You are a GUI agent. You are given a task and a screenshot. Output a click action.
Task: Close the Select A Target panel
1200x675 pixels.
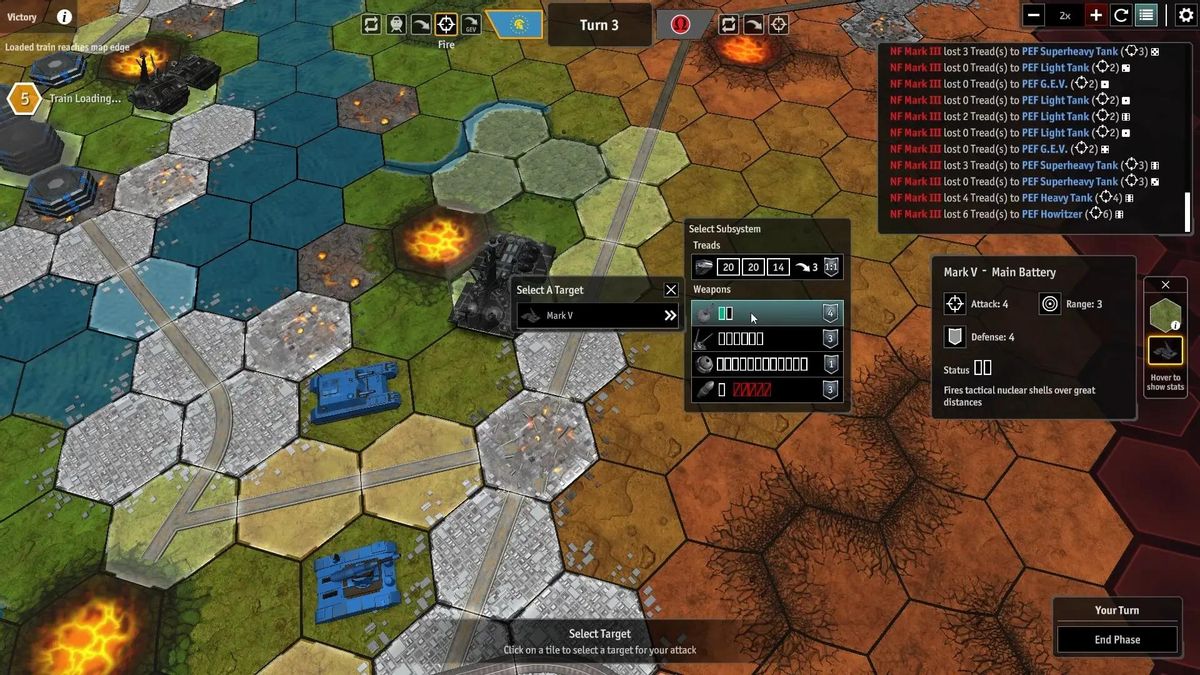(x=671, y=290)
